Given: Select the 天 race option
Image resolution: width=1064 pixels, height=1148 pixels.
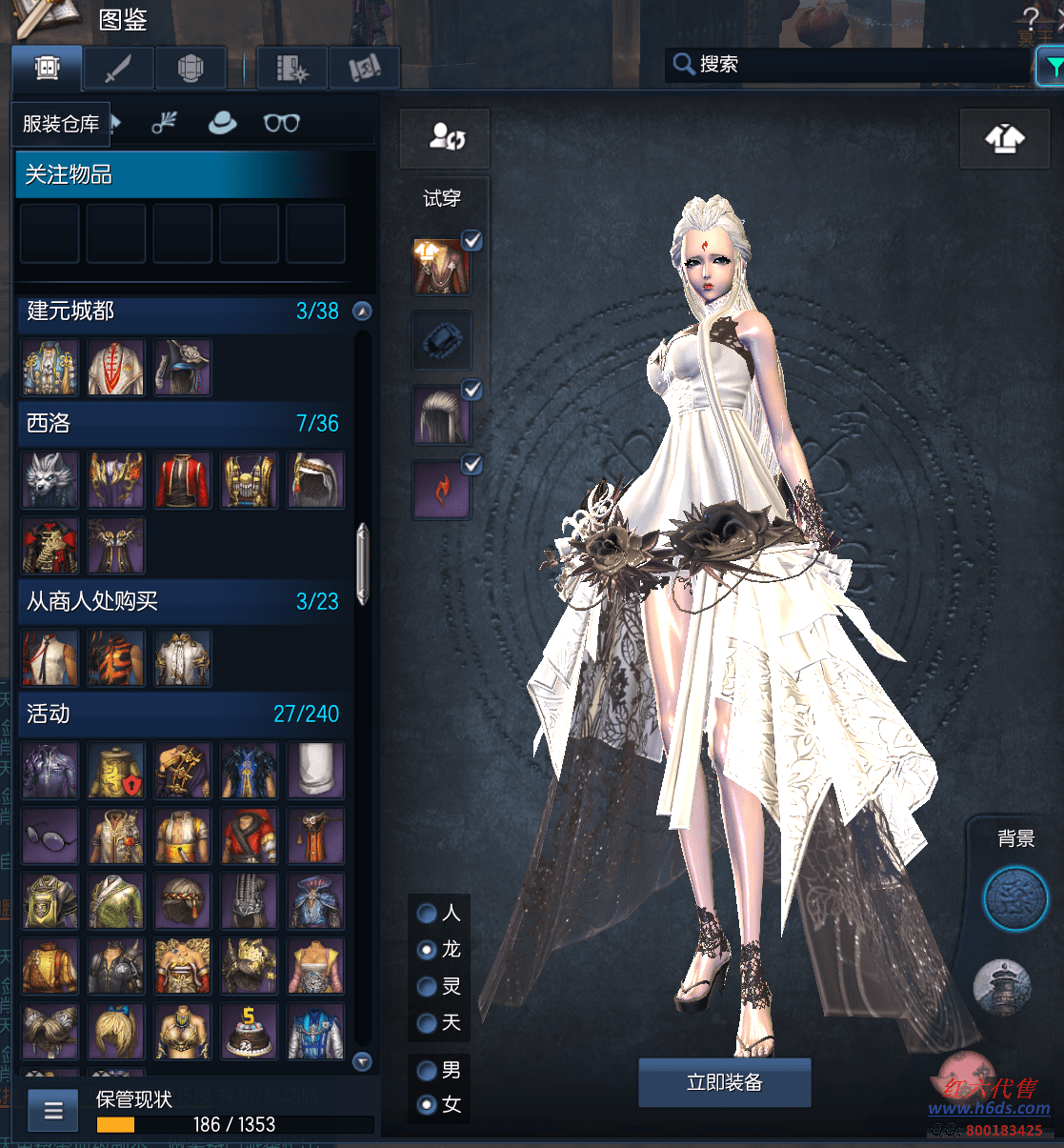Looking at the screenshot, I should point(428,1022).
